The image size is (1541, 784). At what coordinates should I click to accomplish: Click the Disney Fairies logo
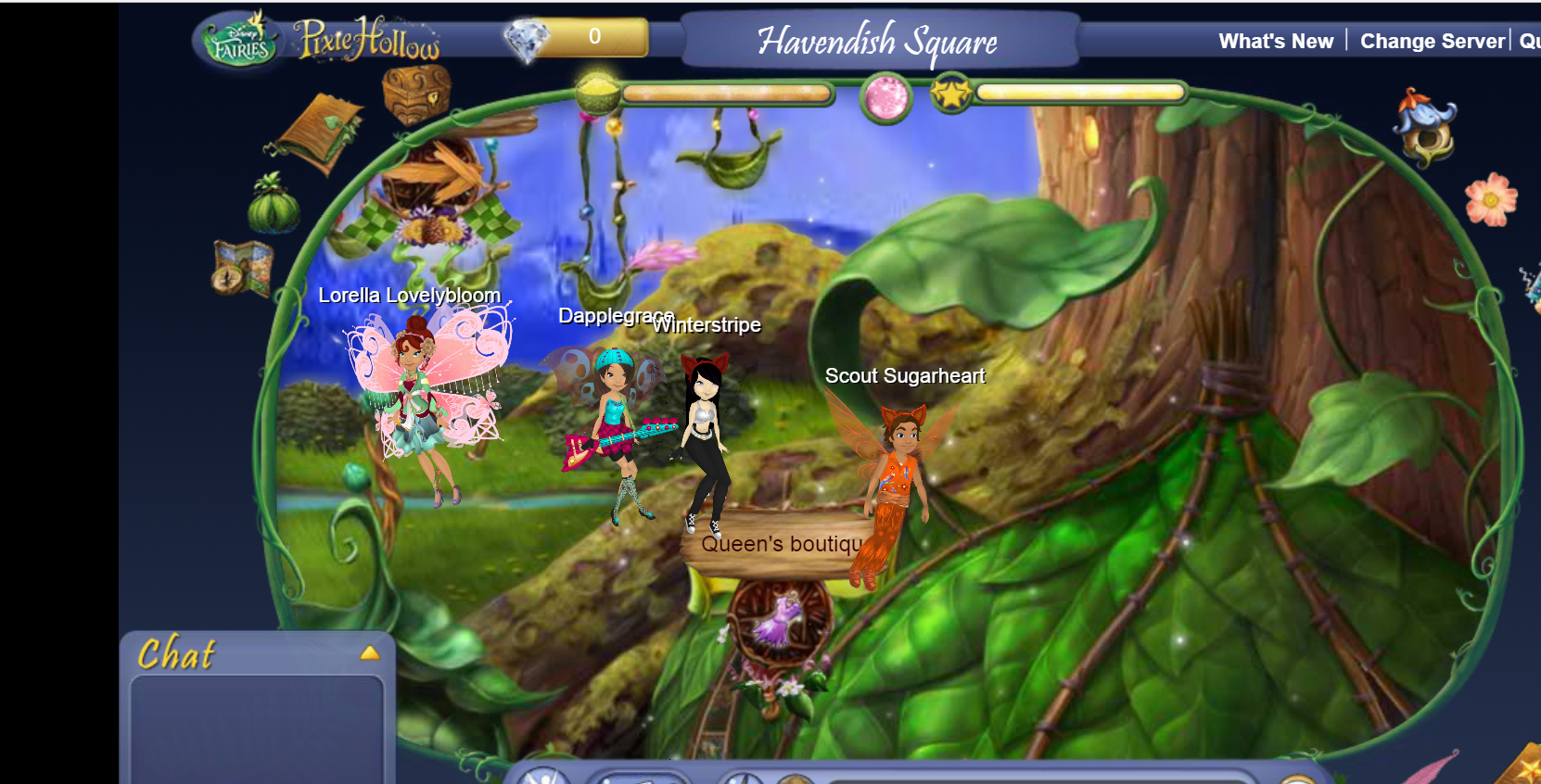(x=241, y=43)
